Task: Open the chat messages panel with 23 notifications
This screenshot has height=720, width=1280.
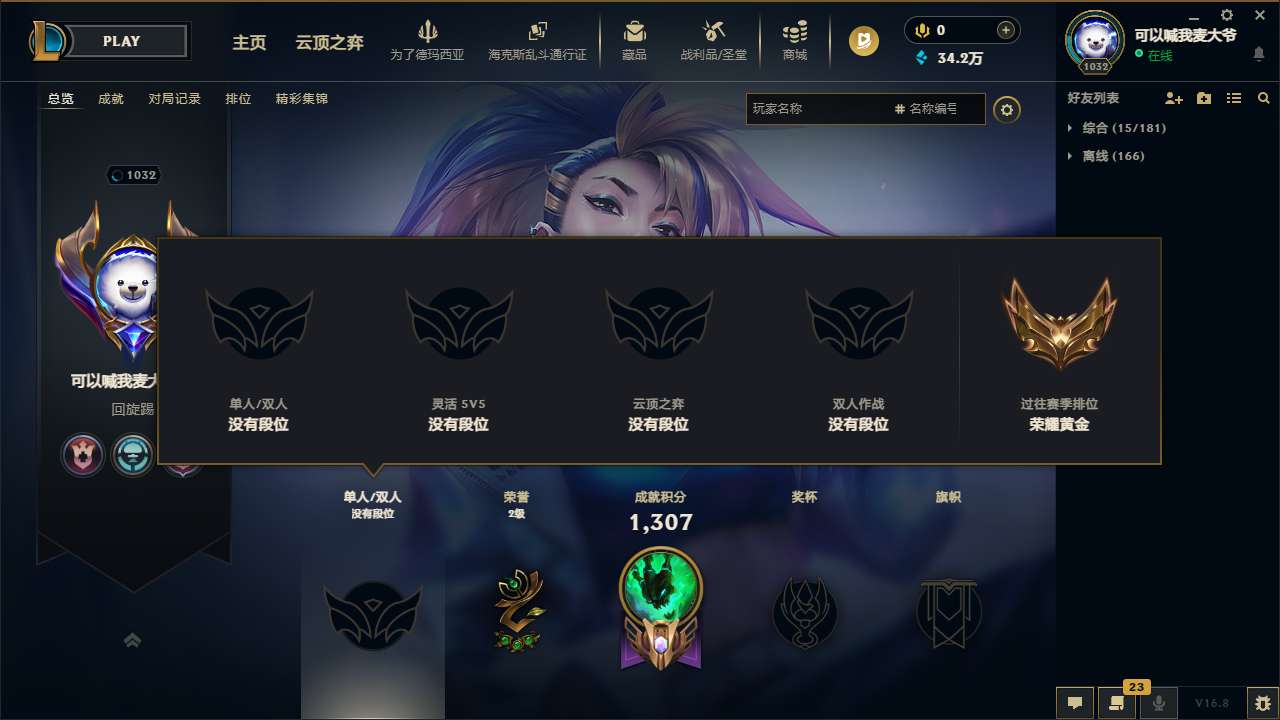Action: click(x=1115, y=703)
